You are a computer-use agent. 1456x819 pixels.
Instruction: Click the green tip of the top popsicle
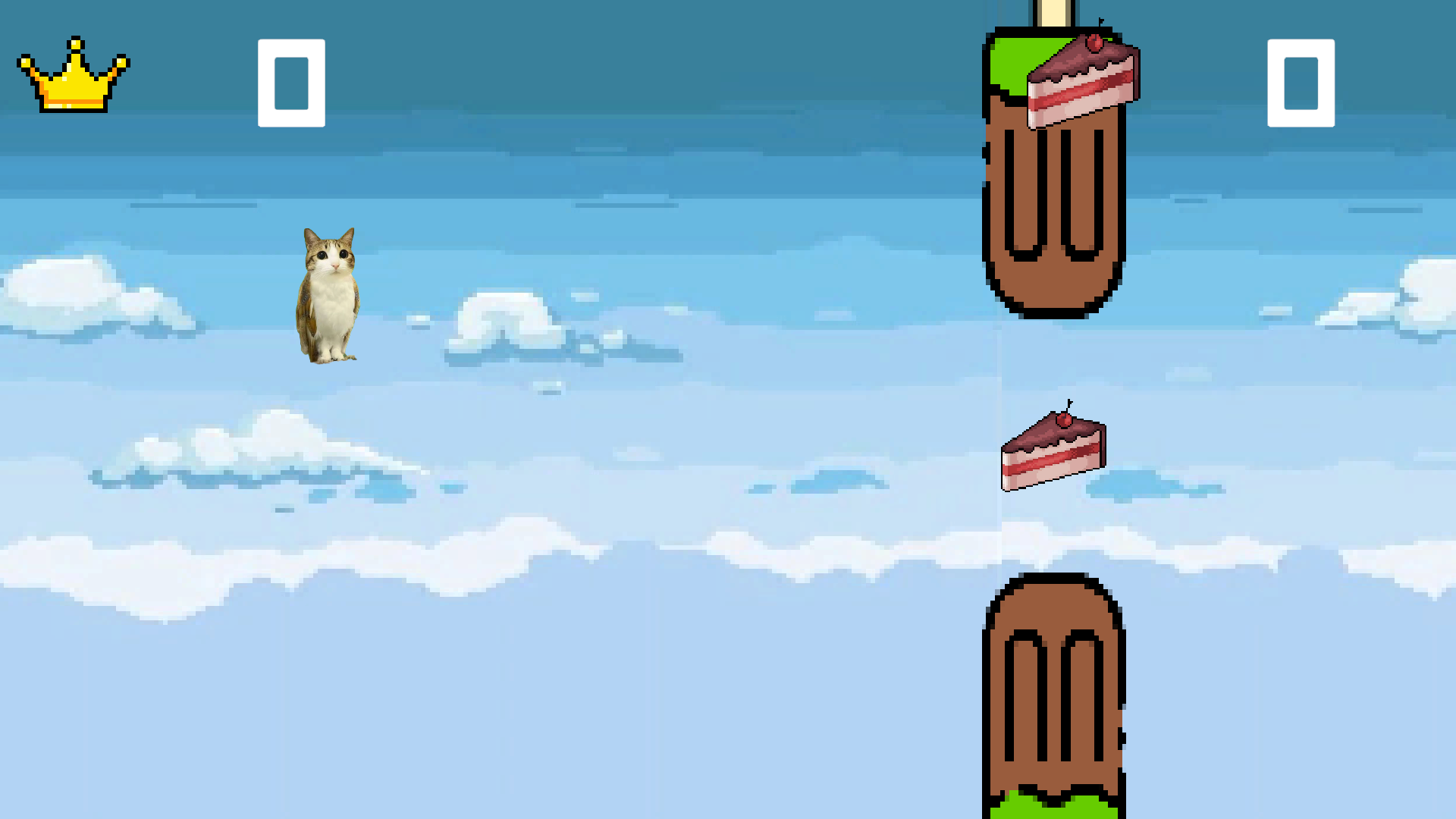[1009, 61]
